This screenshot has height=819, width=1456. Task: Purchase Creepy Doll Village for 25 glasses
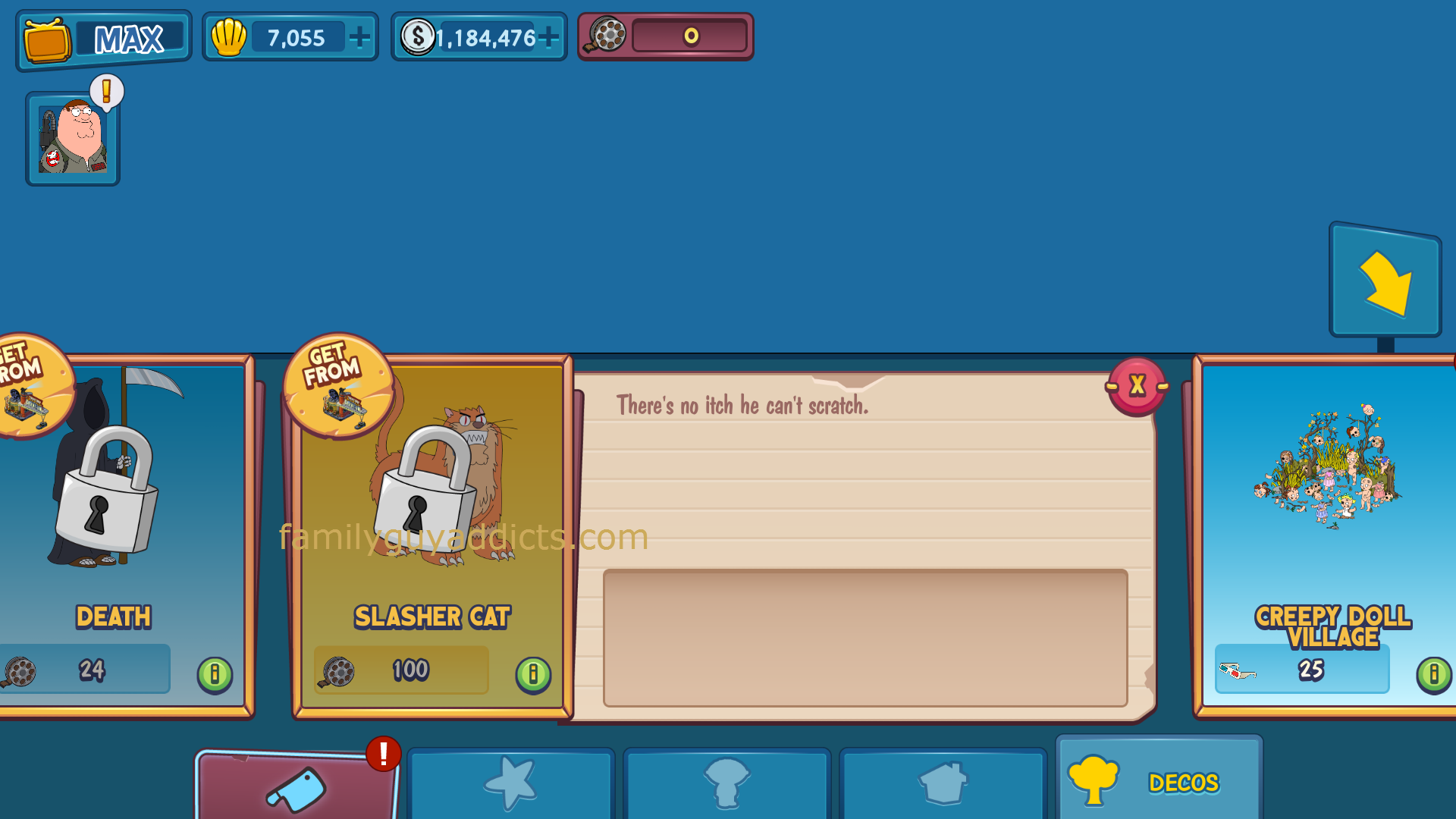[1302, 670]
